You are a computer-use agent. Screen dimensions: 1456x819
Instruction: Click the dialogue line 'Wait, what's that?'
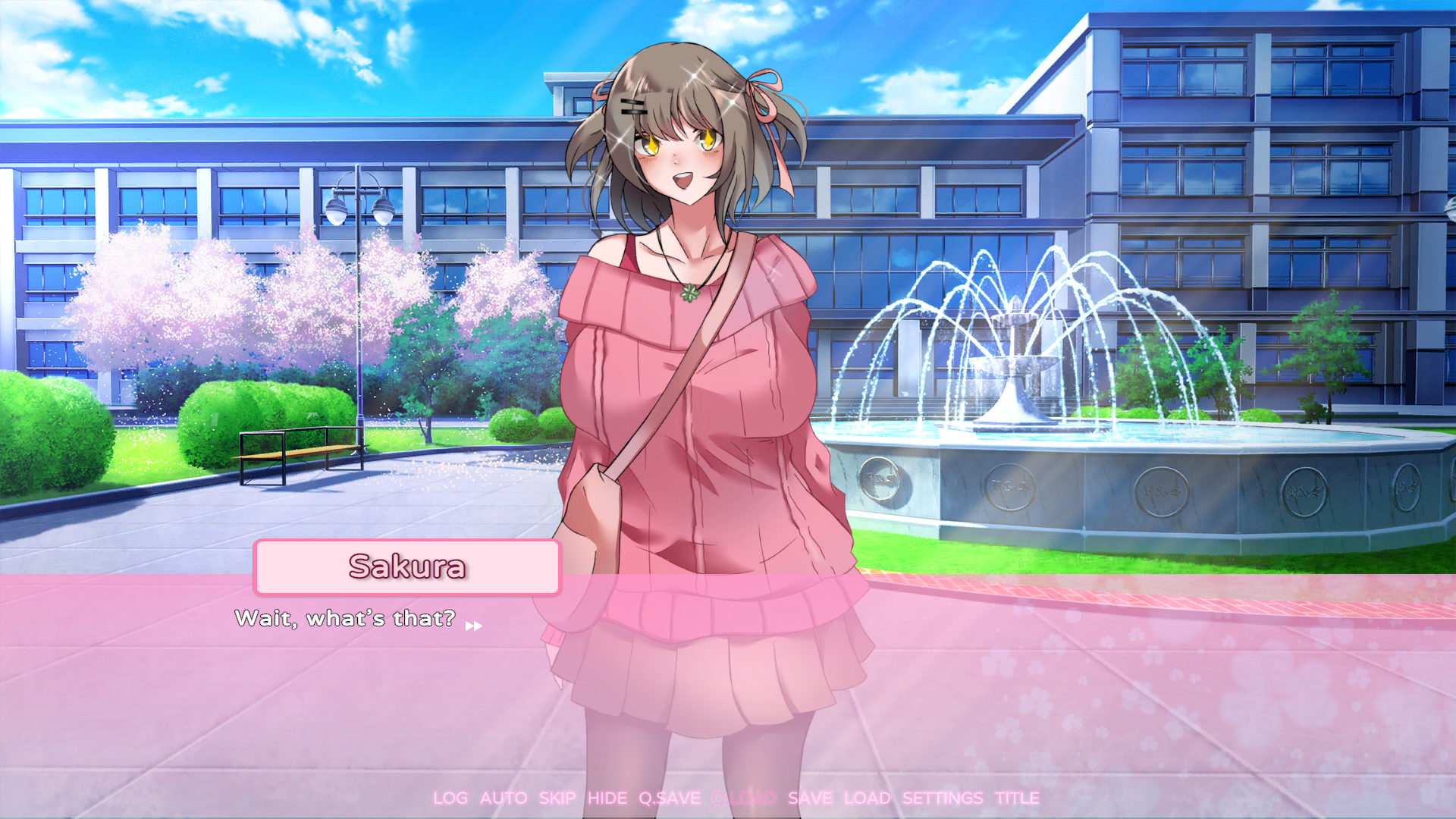click(344, 619)
